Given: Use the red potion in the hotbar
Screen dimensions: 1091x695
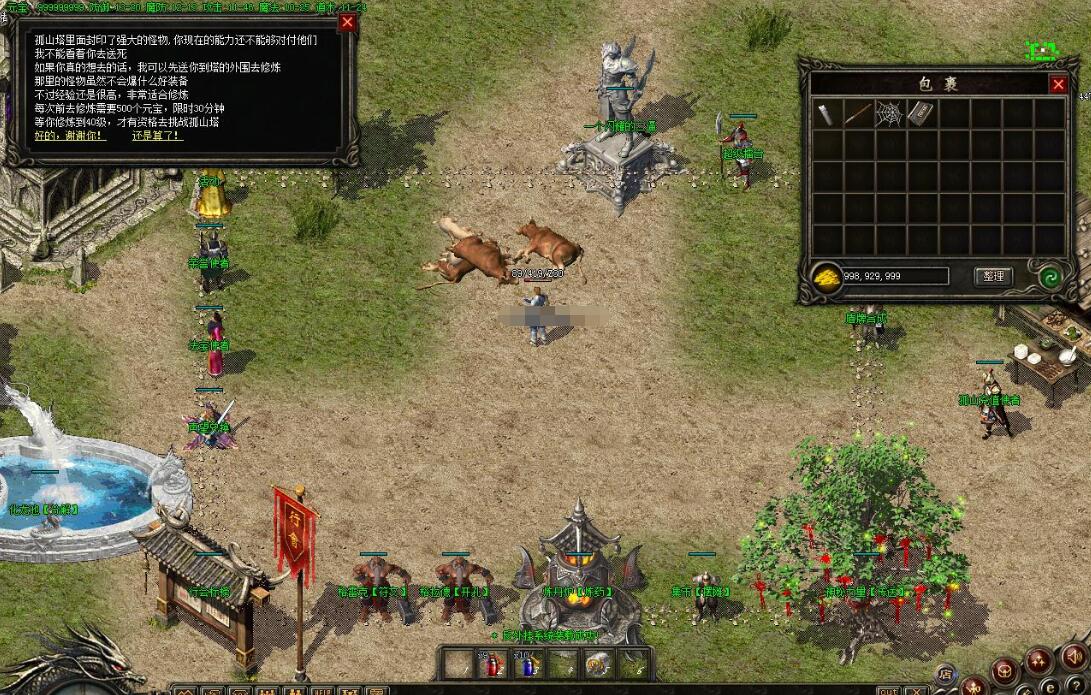Looking at the screenshot, I should [492, 663].
